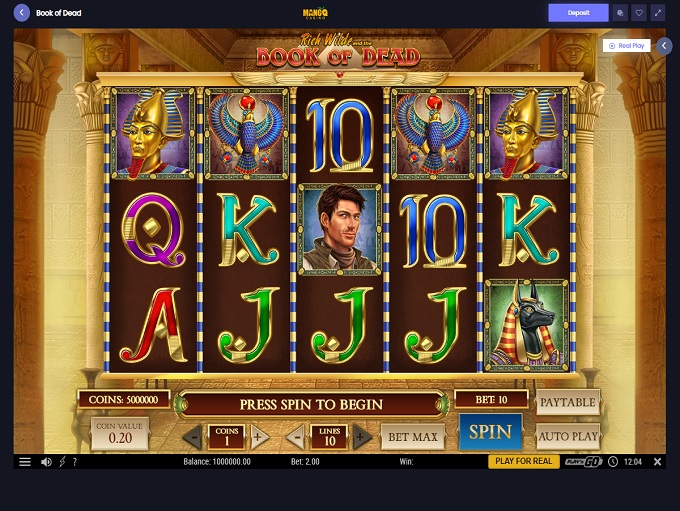The height and width of the screenshot is (511, 680).
Task: Go back using the arrow beside Book of Dead
Action: (x=21, y=13)
